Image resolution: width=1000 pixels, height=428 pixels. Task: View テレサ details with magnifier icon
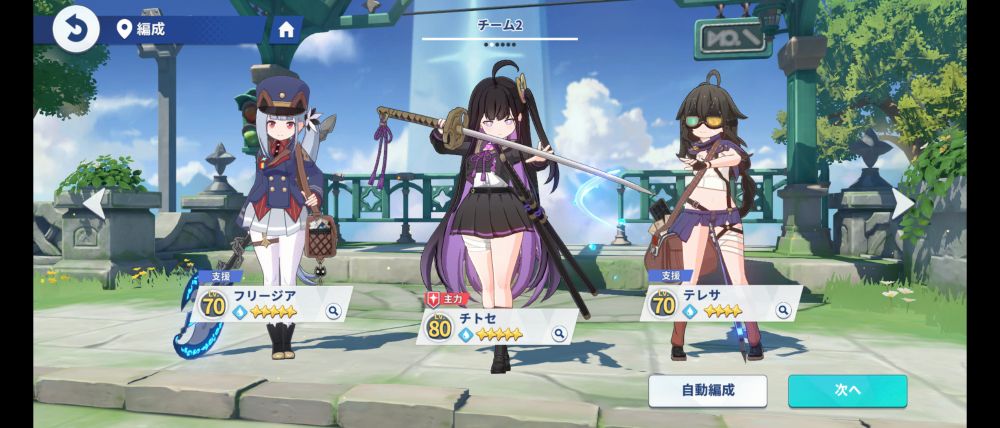780,311
